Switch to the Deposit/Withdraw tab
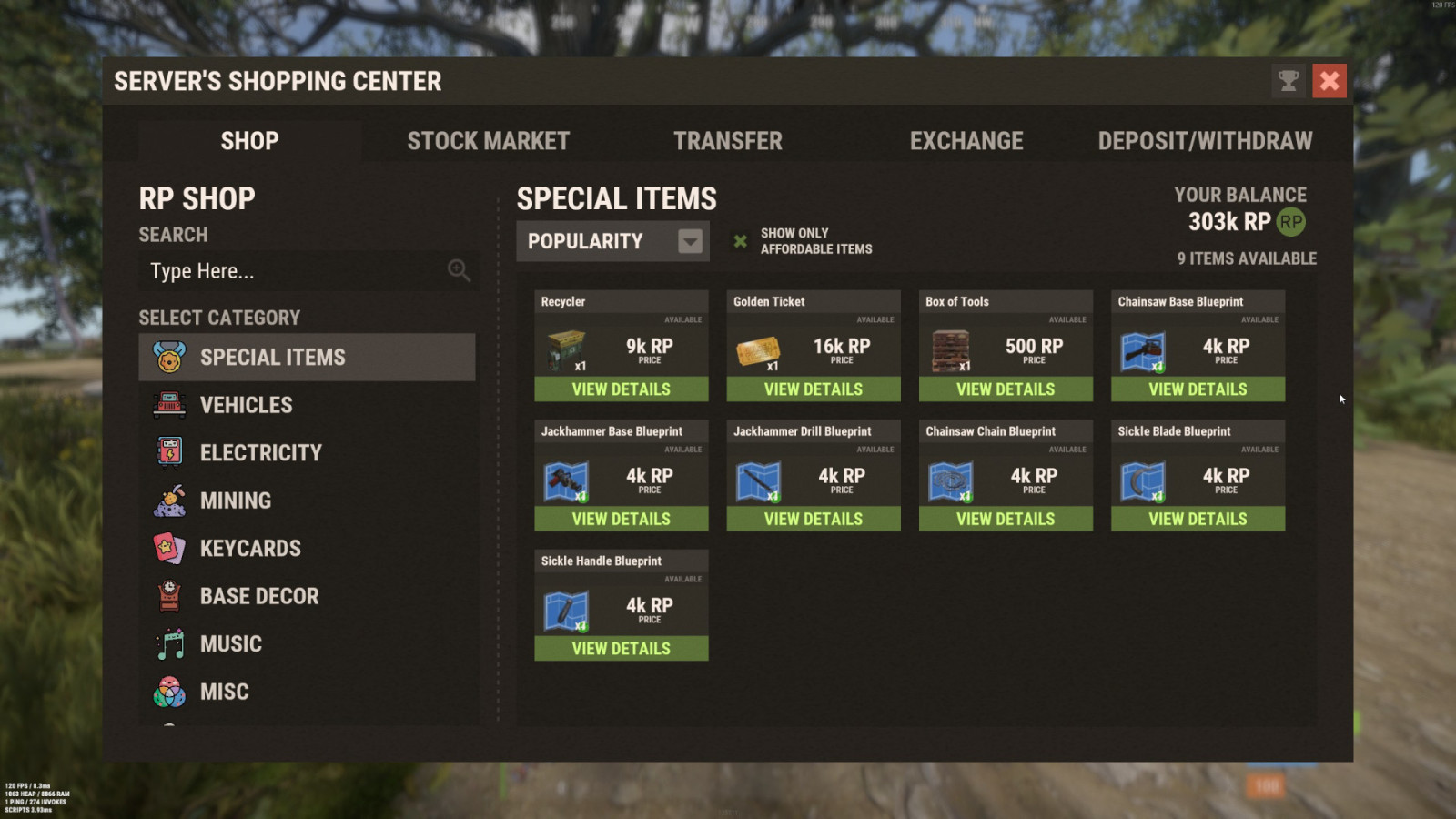1456x819 pixels. pos(1205,140)
